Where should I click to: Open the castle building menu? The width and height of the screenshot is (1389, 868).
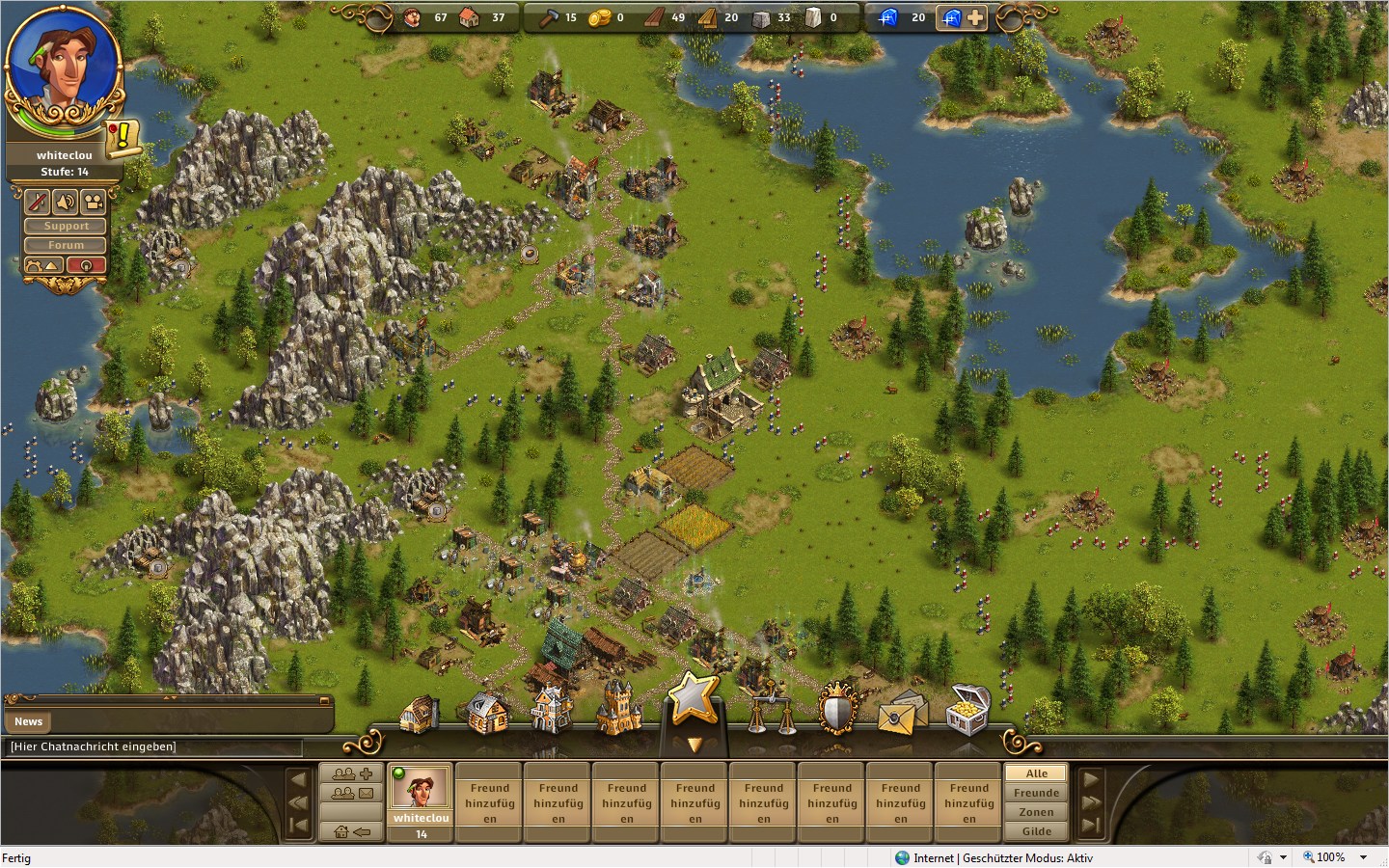pyautogui.click(x=618, y=710)
